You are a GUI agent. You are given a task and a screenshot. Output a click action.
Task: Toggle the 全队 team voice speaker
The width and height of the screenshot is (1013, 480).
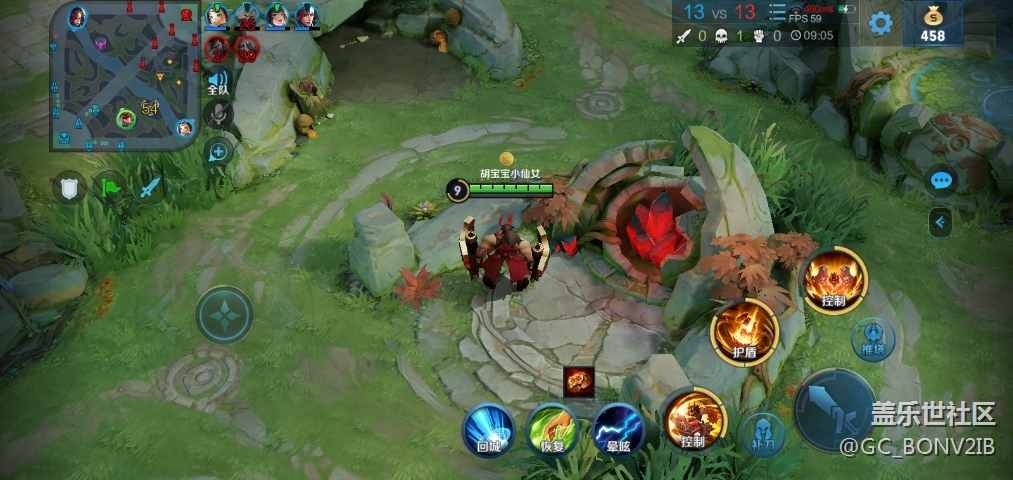pyautogui.click(x=218, y=83)
